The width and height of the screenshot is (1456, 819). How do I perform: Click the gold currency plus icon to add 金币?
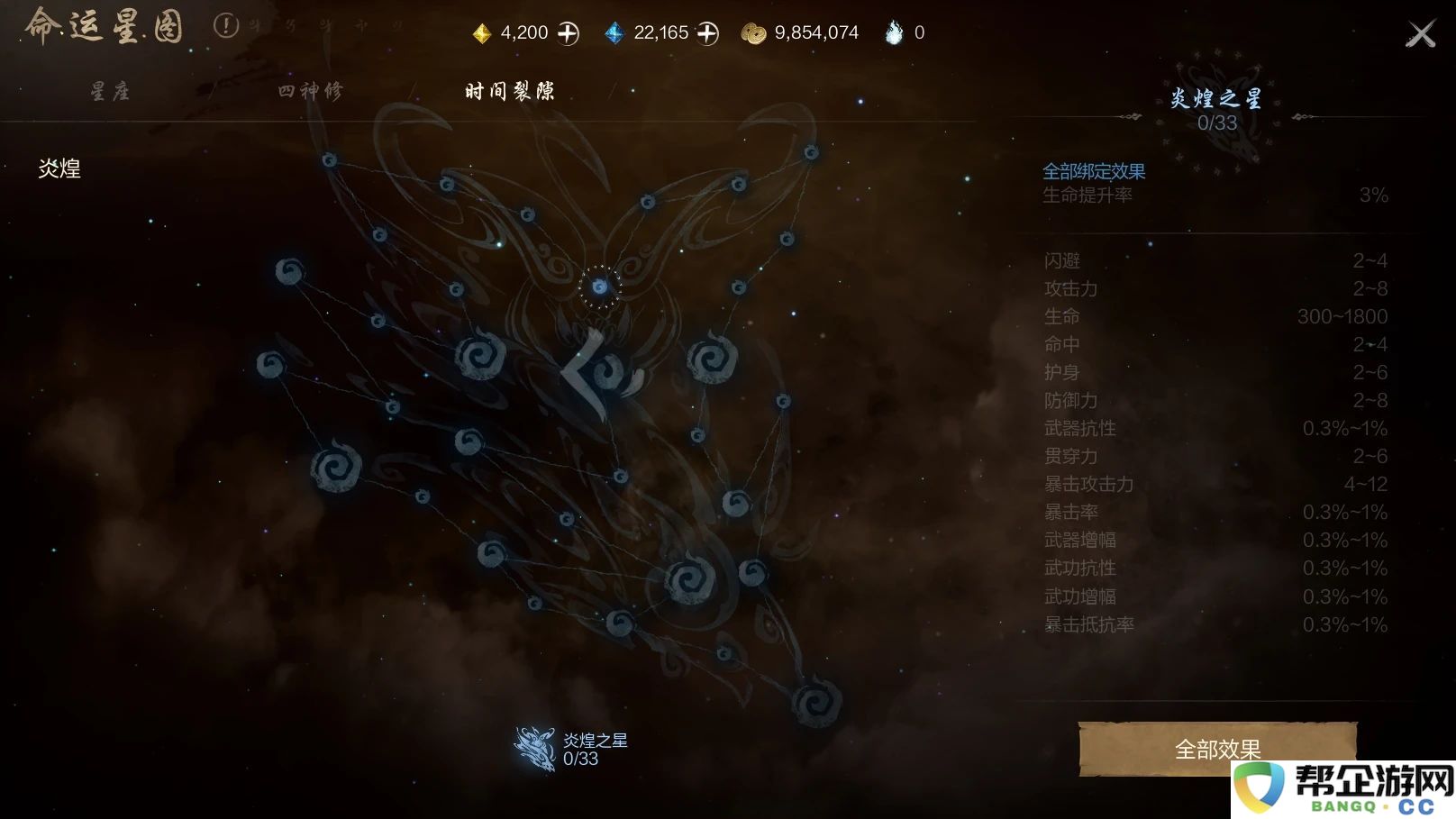point(569,32)
